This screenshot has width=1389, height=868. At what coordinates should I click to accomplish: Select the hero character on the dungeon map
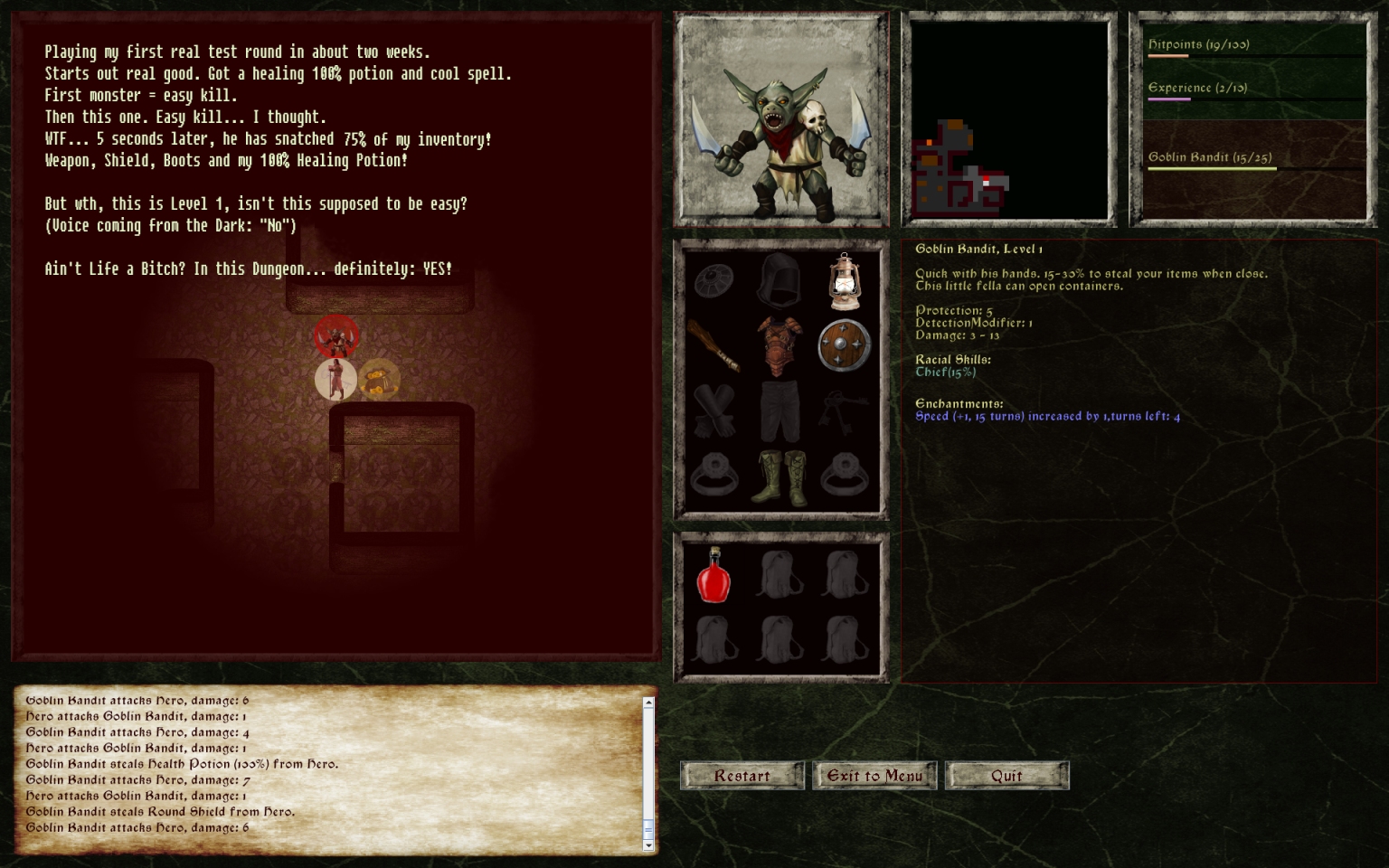tap(335, 379)
